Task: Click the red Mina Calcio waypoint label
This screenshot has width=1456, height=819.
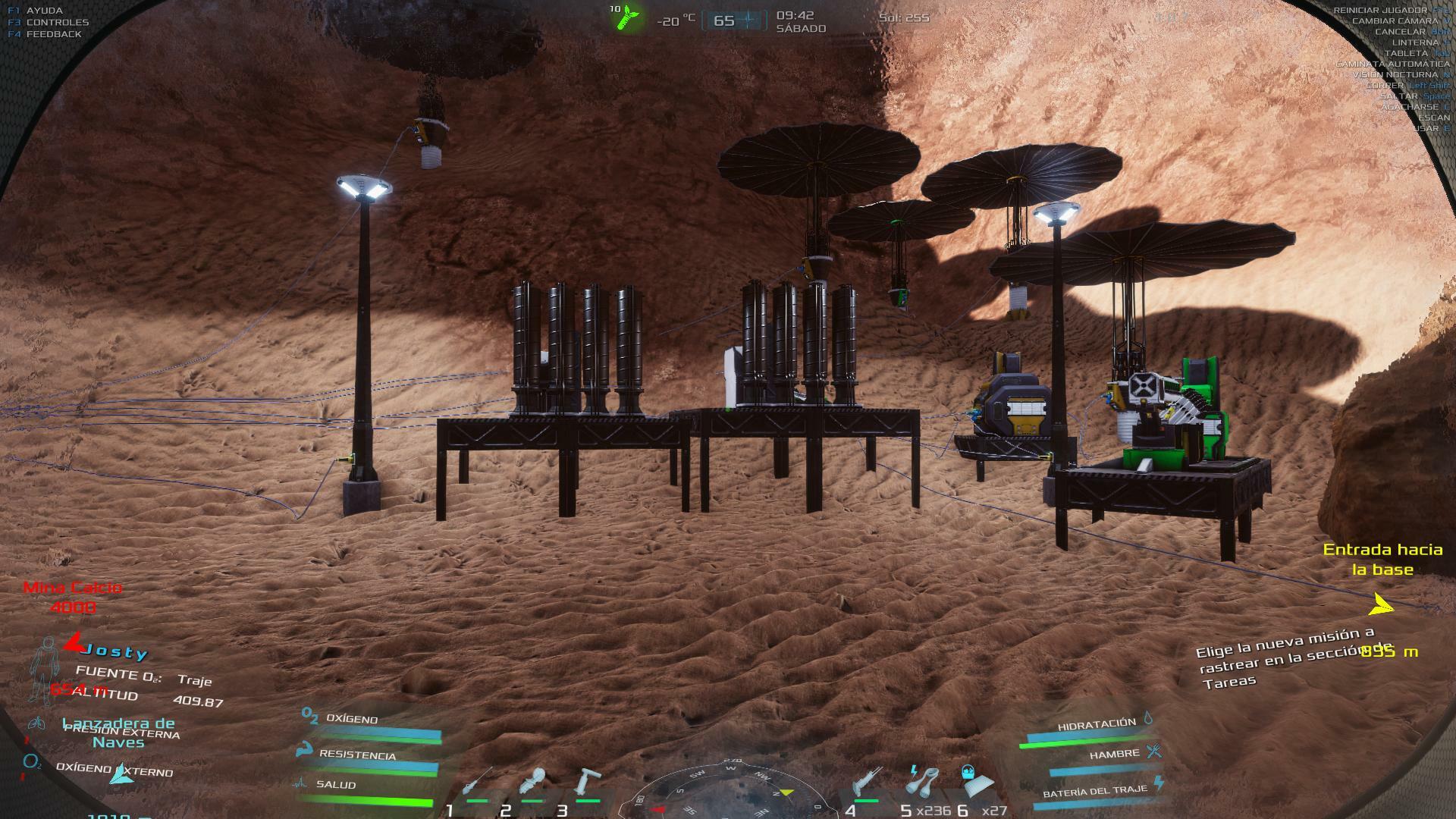Action: click(73, 597)
